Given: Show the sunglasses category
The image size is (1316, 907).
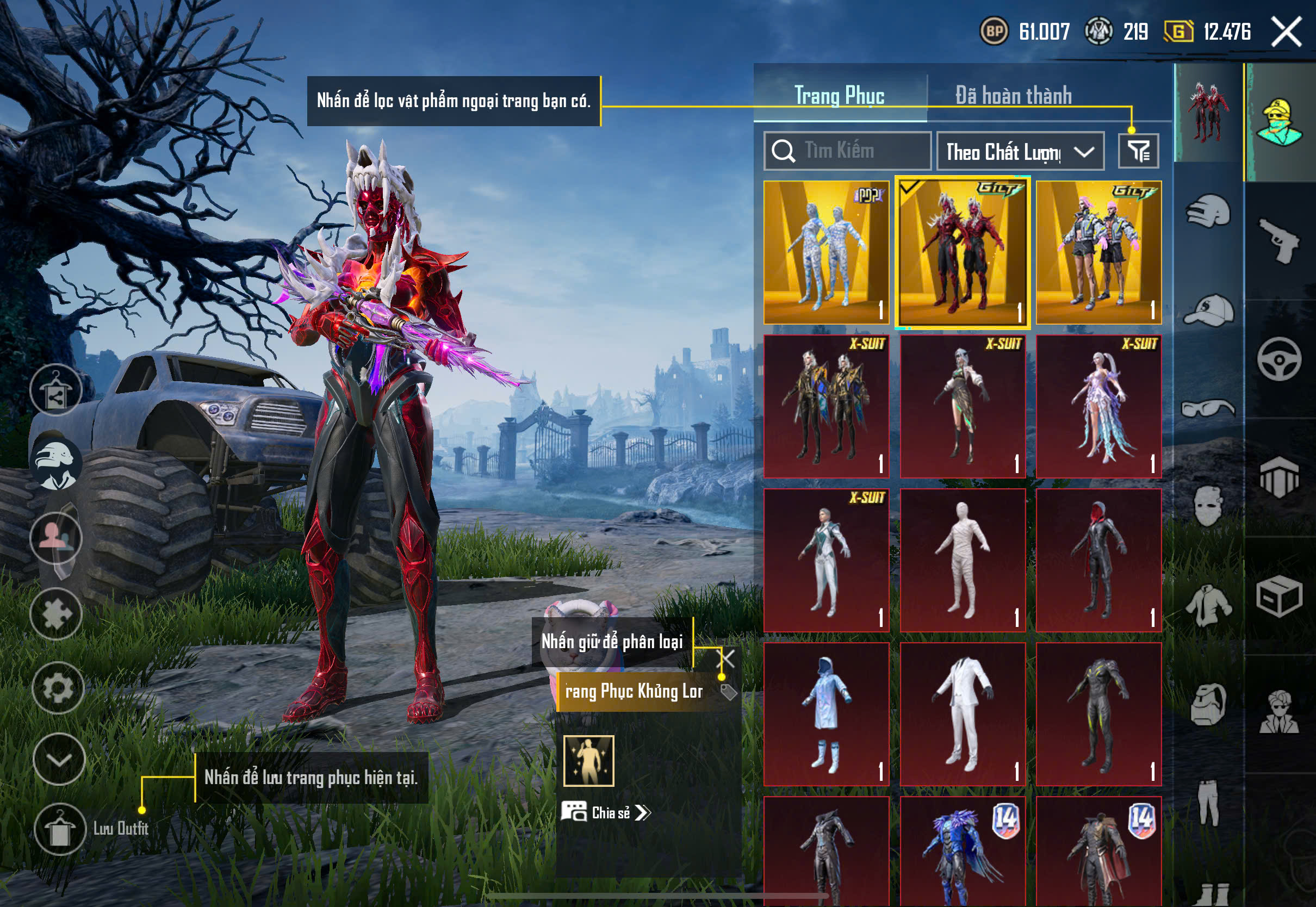Looking at the screenshot, I should 1208,408.
